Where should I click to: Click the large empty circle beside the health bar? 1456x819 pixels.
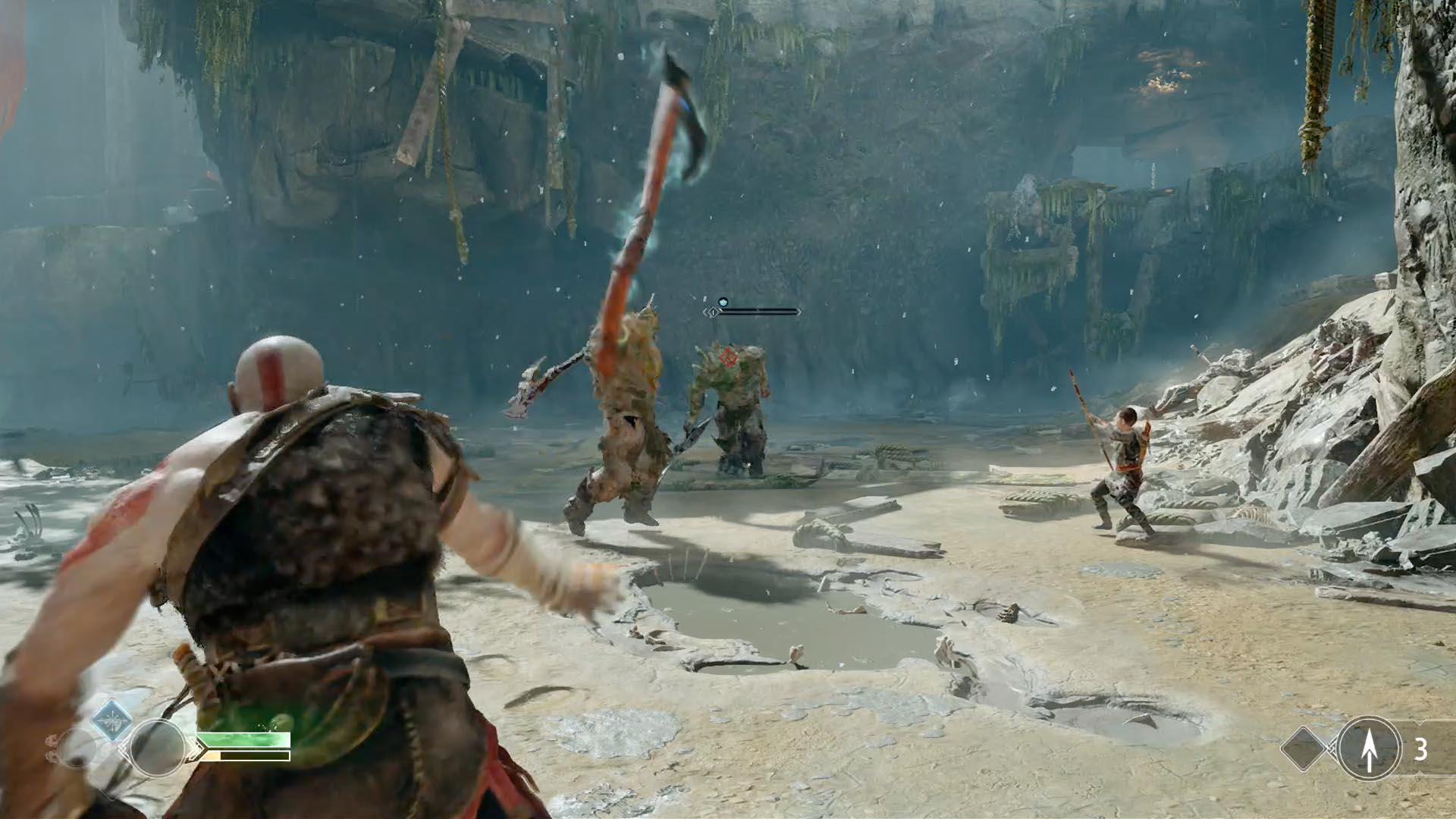(x=158, y=748)
